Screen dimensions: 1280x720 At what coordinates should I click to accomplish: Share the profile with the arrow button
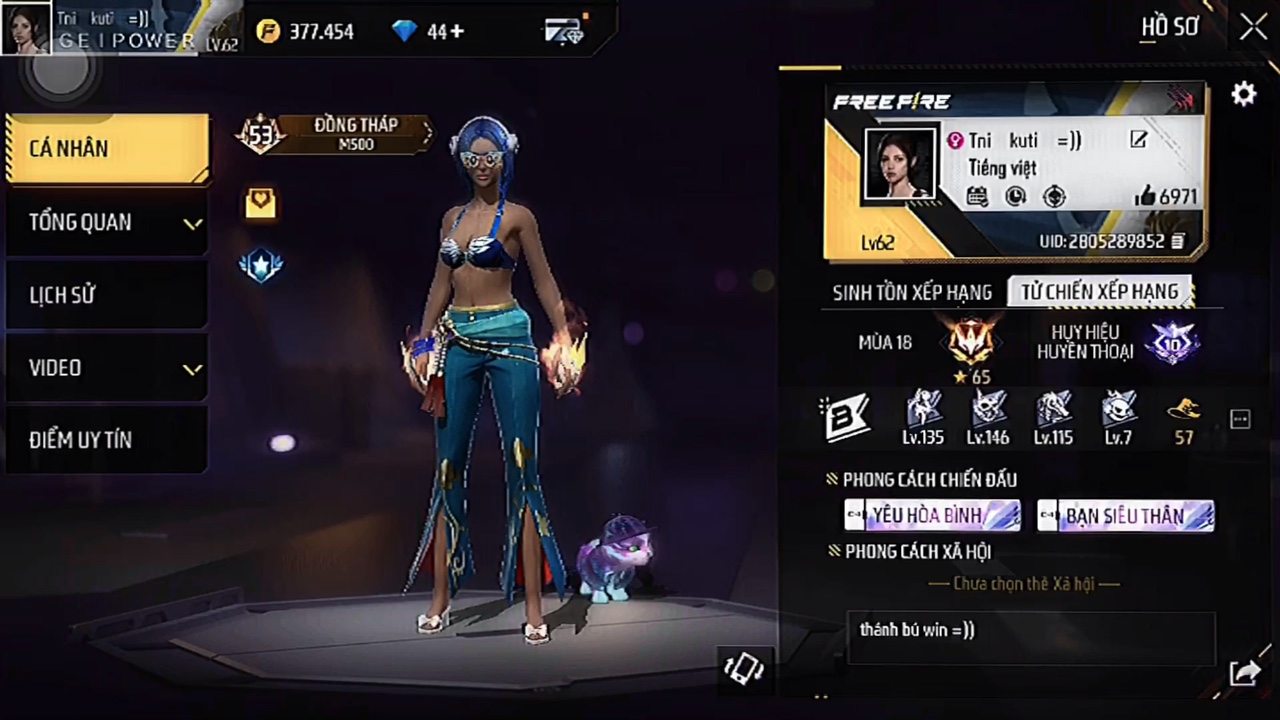pos(1244,674)
